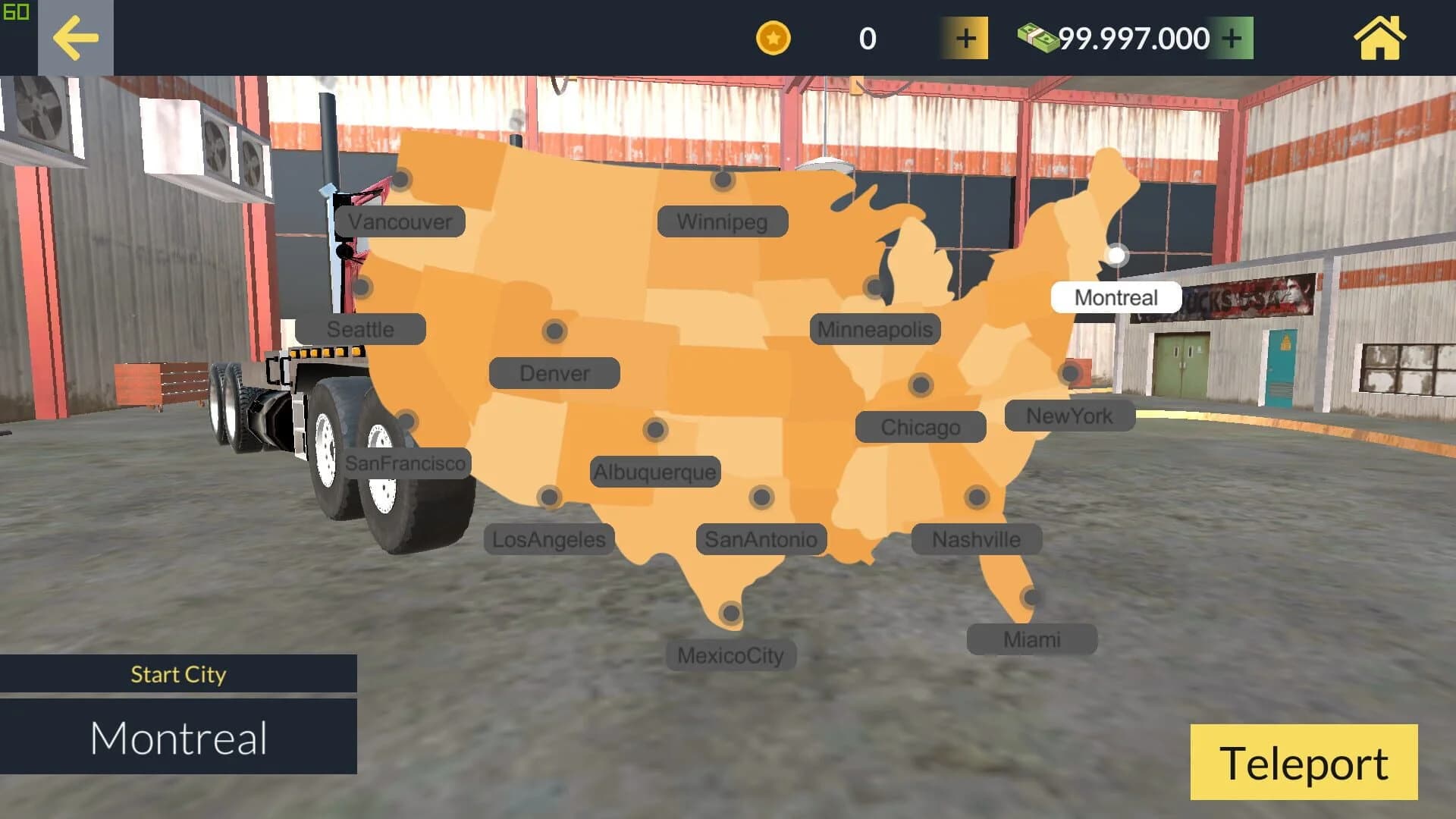This screenshot has width=1456, height=819.
Task: Select Winnipeg on the map
Action: coord(720,221)
